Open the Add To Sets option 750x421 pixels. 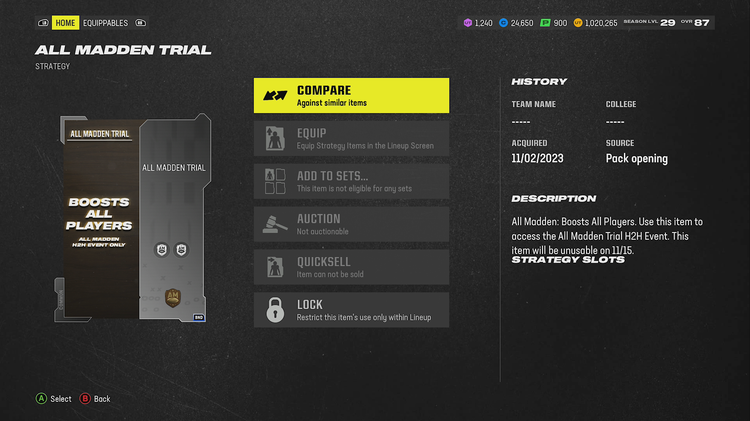point(351,181)
